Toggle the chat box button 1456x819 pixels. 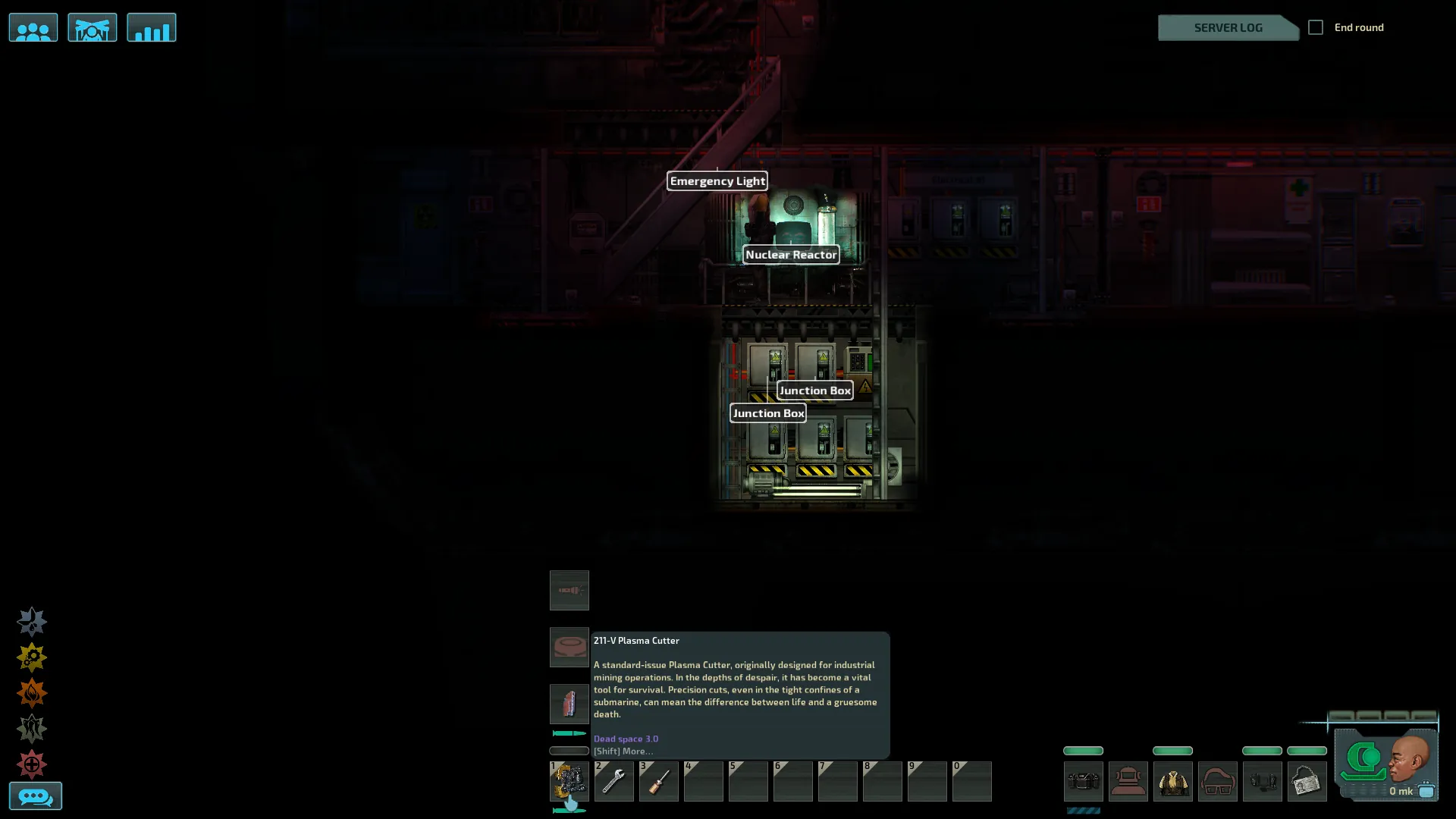(35, 796)
